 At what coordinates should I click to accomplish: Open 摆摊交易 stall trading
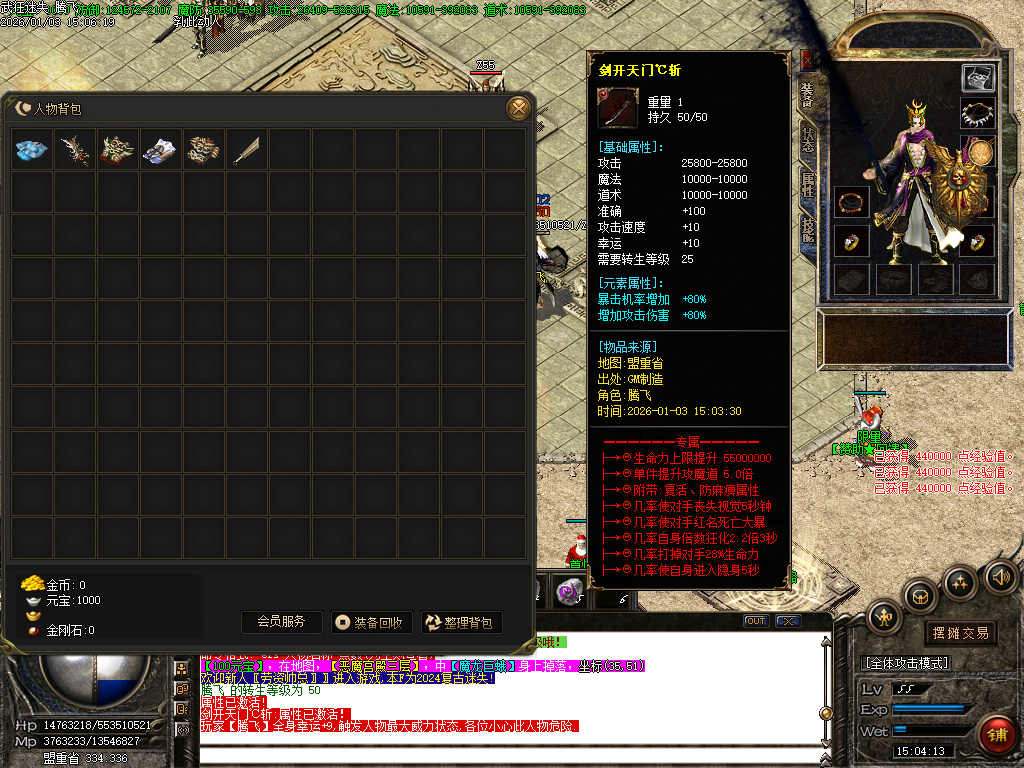(x=960, y=632)
